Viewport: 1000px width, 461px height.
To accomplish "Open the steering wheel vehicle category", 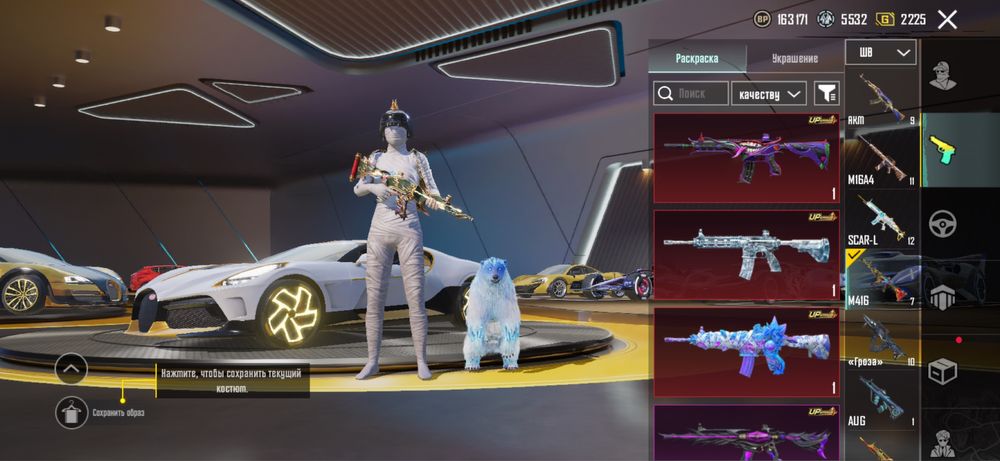I will click(x=941, y=223).
